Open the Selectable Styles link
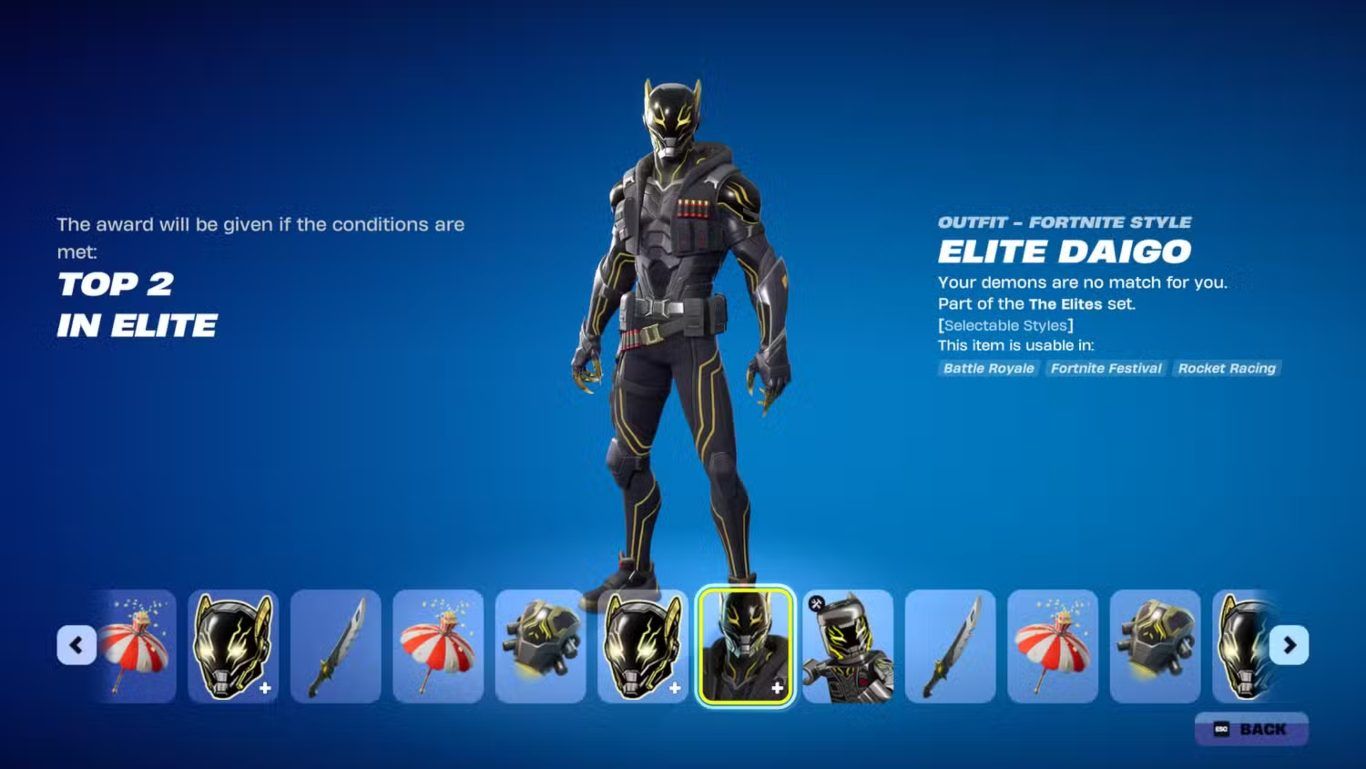The width and height of the screenshot is (1366, 769). click(x=1006, y=325)
